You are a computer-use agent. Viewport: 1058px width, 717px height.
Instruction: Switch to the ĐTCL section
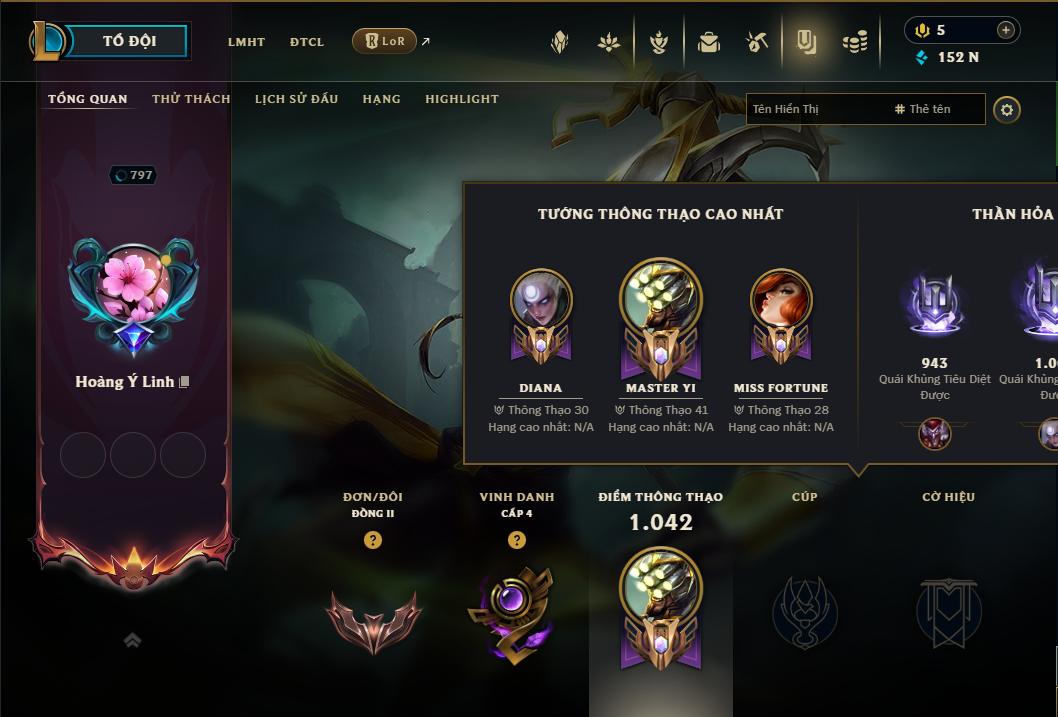pyautogui.click(x=307, y=42)
